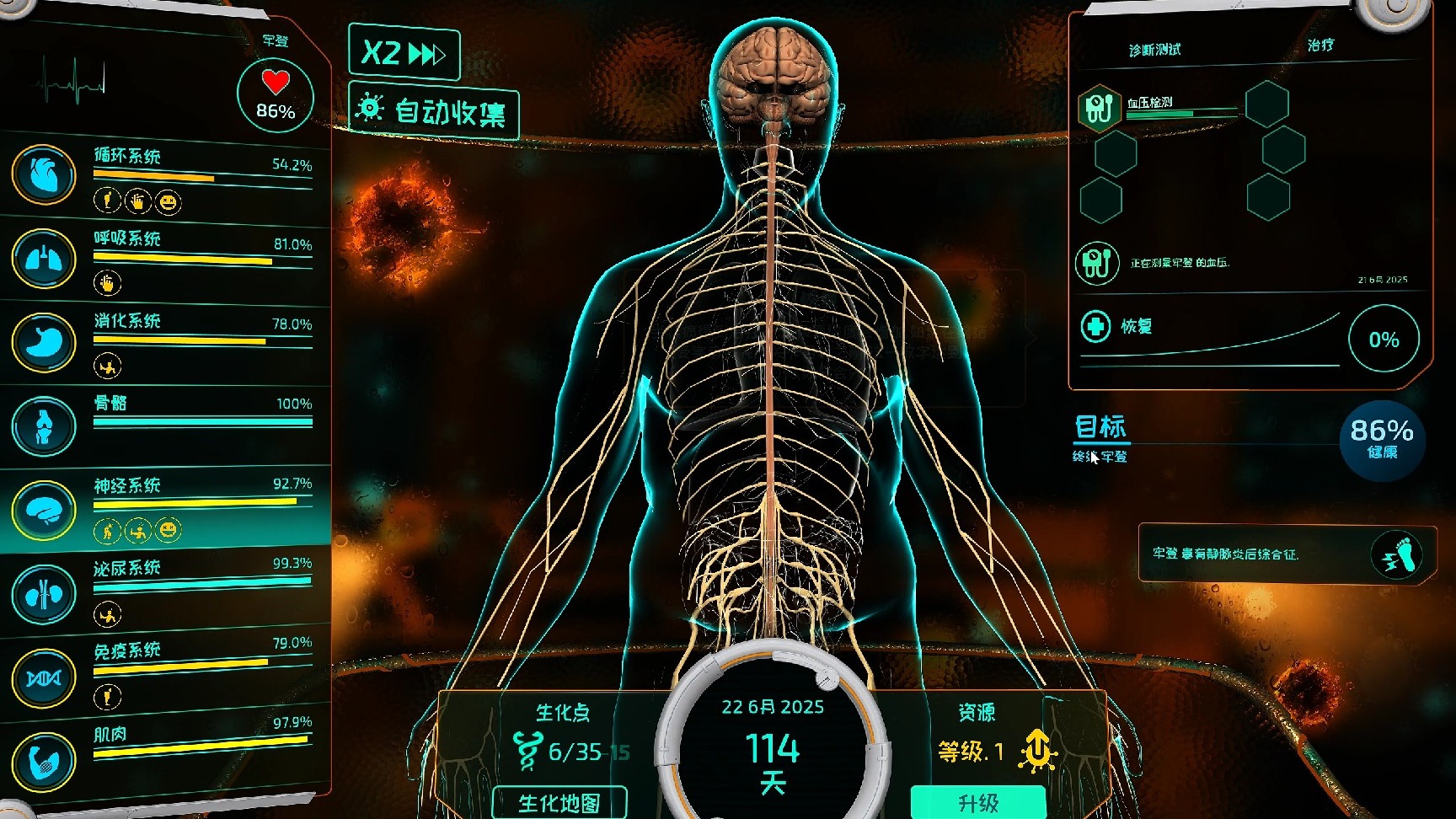This screenshot has height=819, width=1456.
Task: Switch to the 诊断测试 diagnostic tests tab
Action: point(1154,51)
